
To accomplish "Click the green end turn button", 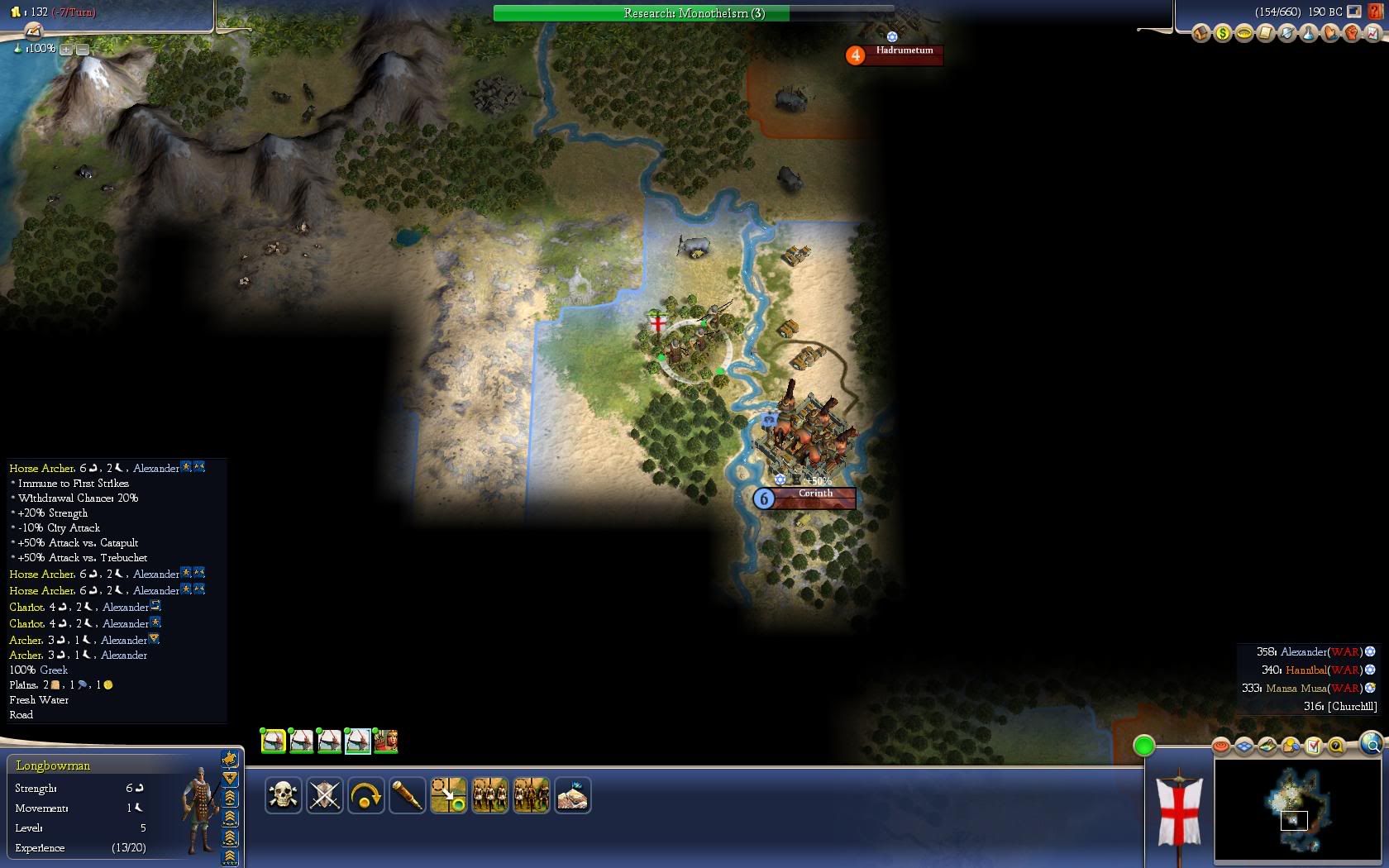I will pyautogui.click(x=1143, y=746).
